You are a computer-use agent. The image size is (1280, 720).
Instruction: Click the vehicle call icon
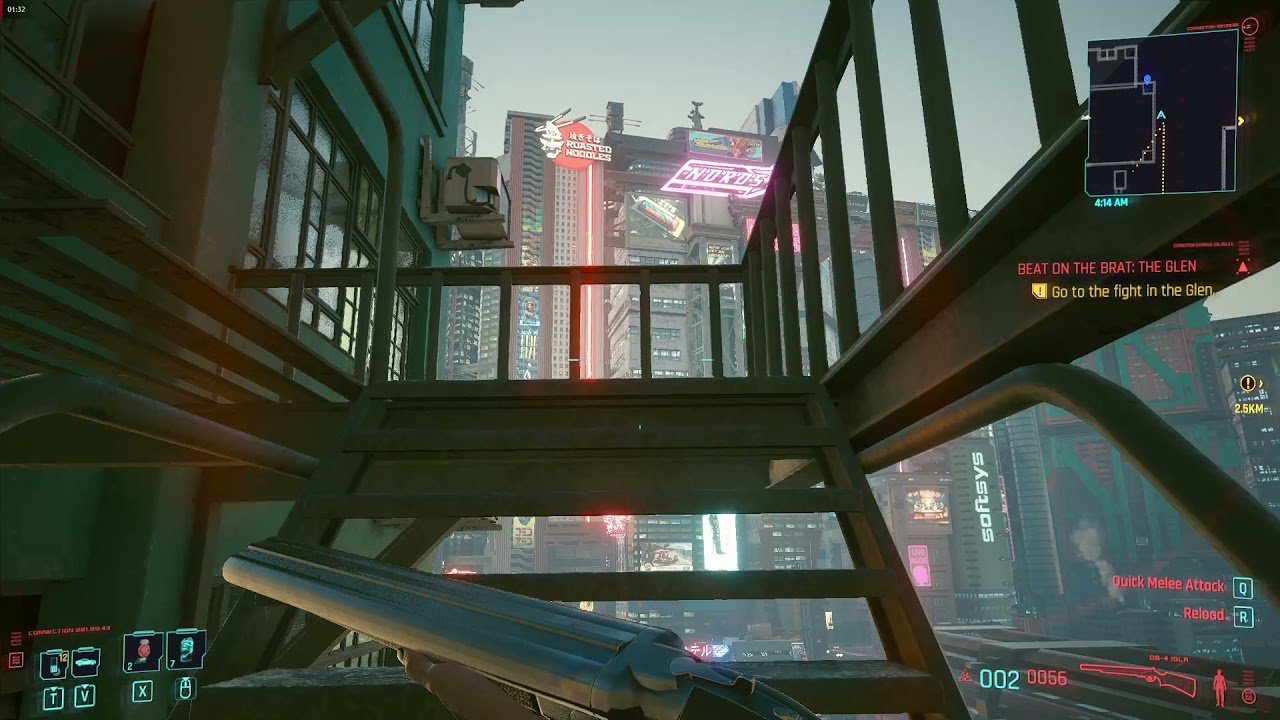pyautogui.click(x=84, y=662)
